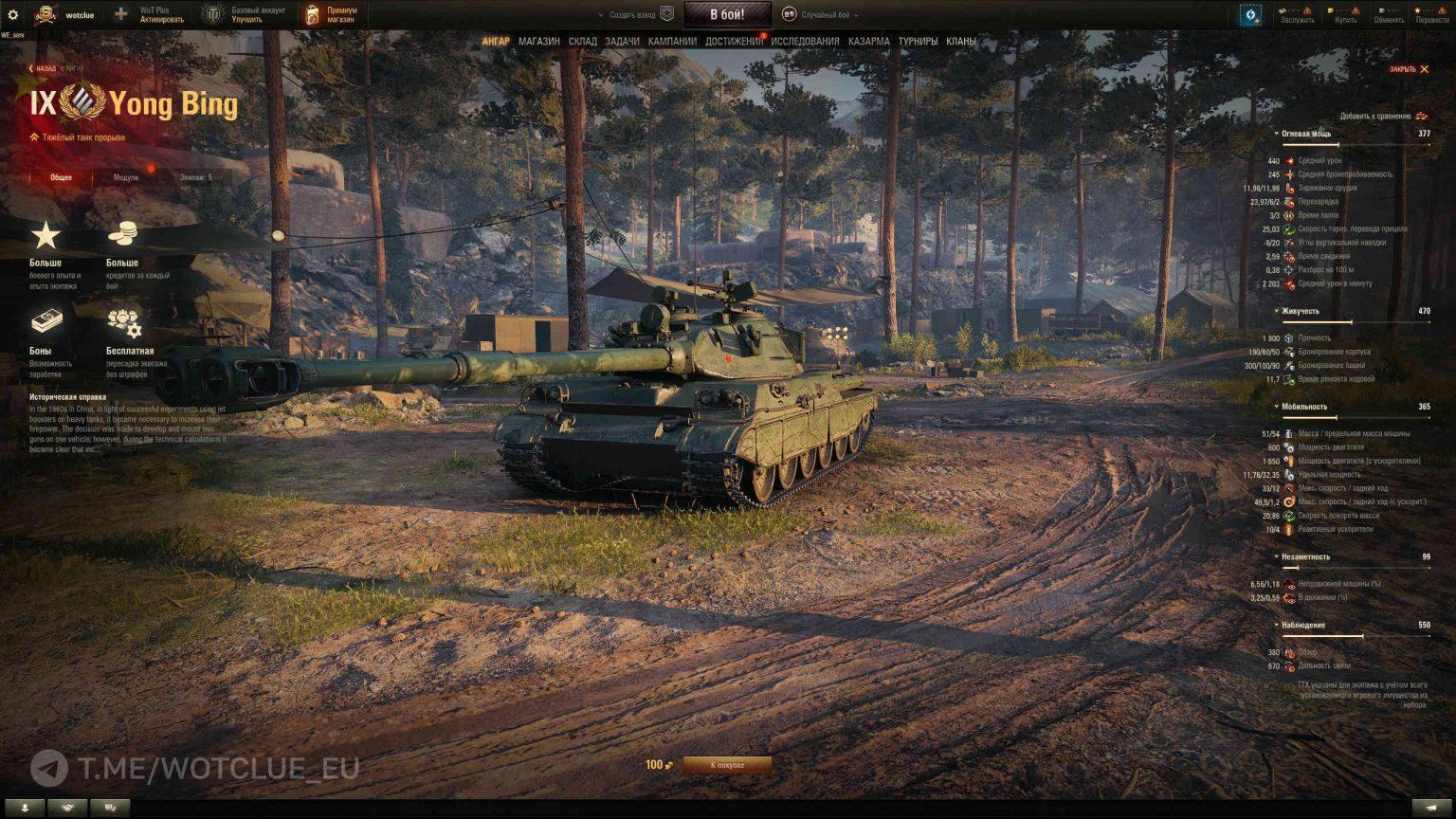Open the ИССЛЕДОВАНИЯ tech tree tab
Screen dimensions: 1456x819
point(805,42)
